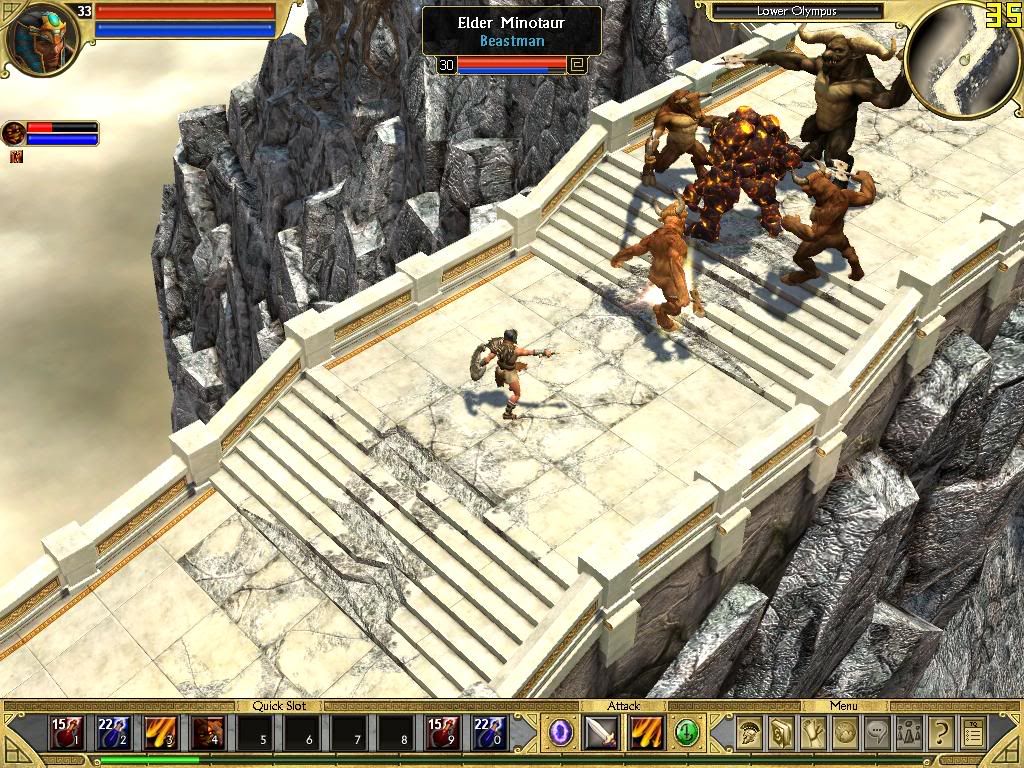Use the health potion in quick slot 1
The image size is (1024, 768).
[x=67, y=734]
